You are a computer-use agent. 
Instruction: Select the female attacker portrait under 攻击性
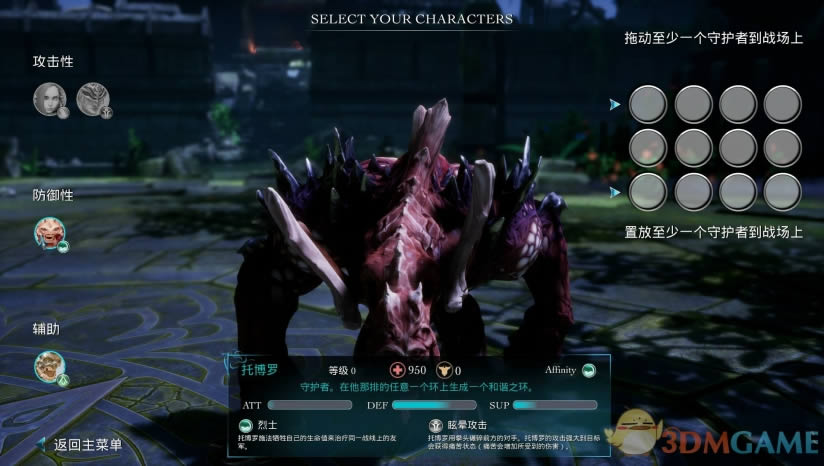(50, 98)
